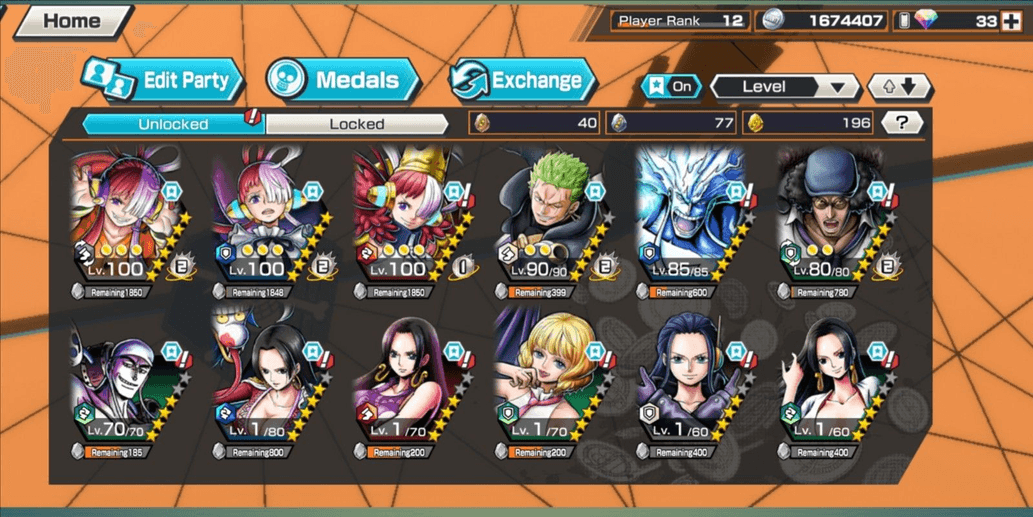Viewport: 1033px width, 517px height.
Task: Switch to the Locked characters tab
Action: [356, 124]
